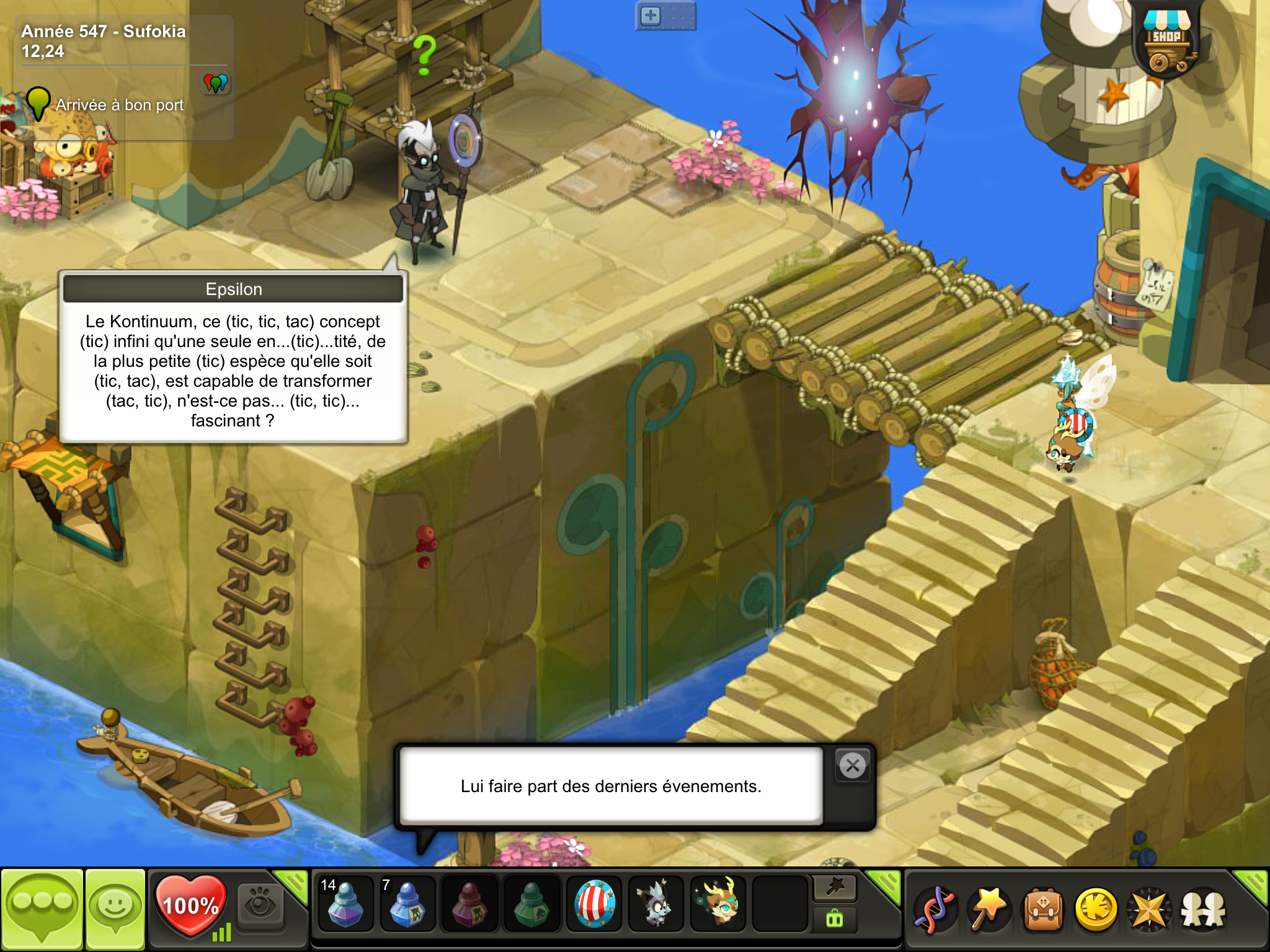Select the red-striped starred shield slot
This screenshot has height=952, width=1270.
point(594,904)
